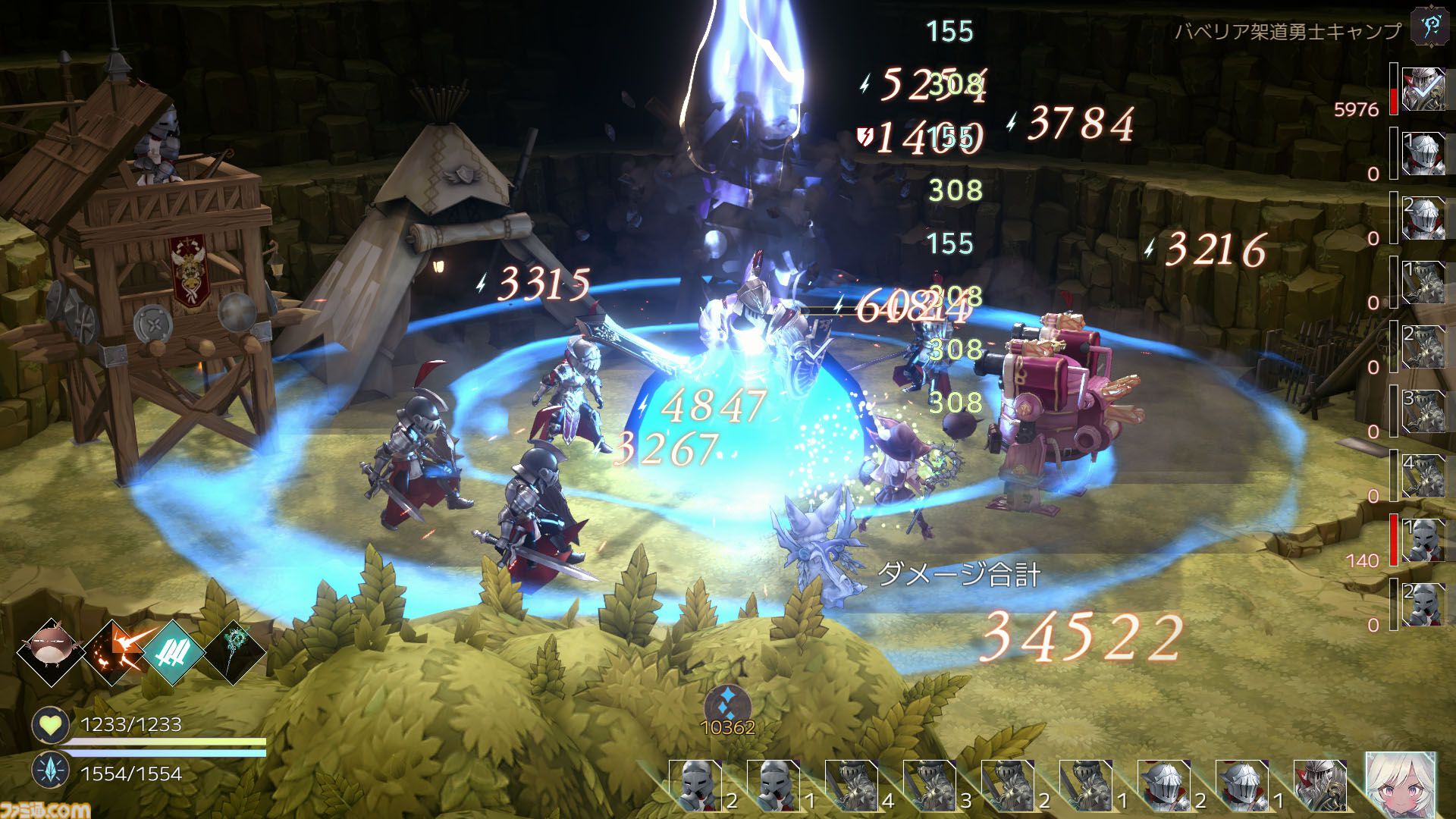1456x819 pixels.
Task: Pick the enemy portrait showing 140 damage
Action: tap(1423, 539)
